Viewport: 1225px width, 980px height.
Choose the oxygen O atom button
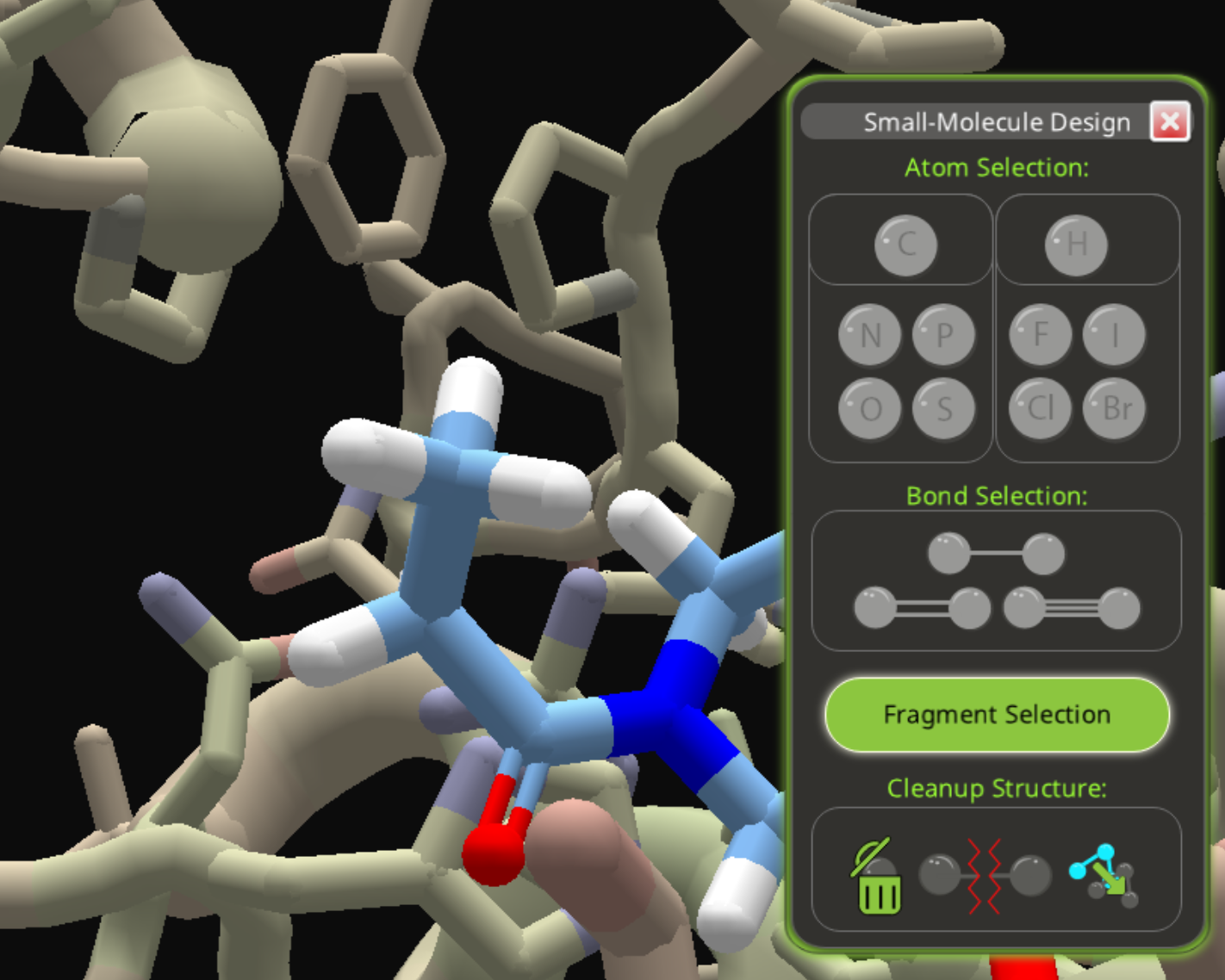(x=870, y=408)
